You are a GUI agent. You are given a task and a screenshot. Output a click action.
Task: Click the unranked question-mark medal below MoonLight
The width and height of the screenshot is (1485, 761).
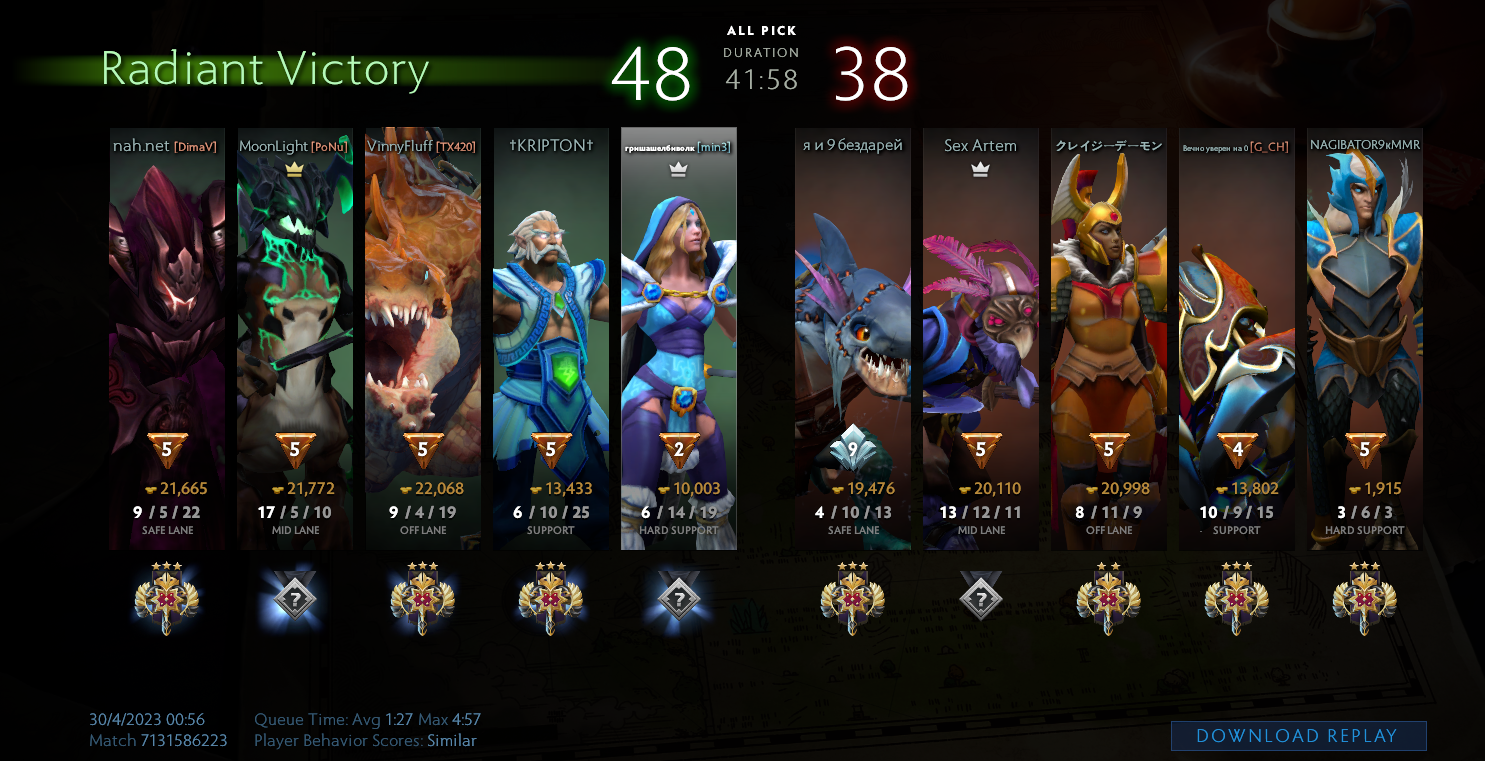[x=295, y=597]
